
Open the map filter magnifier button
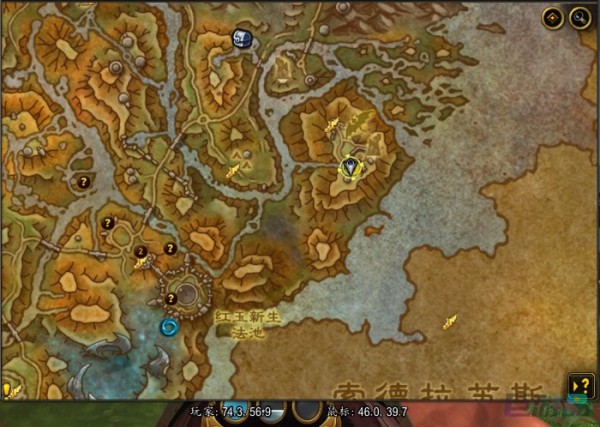point(580,18)
